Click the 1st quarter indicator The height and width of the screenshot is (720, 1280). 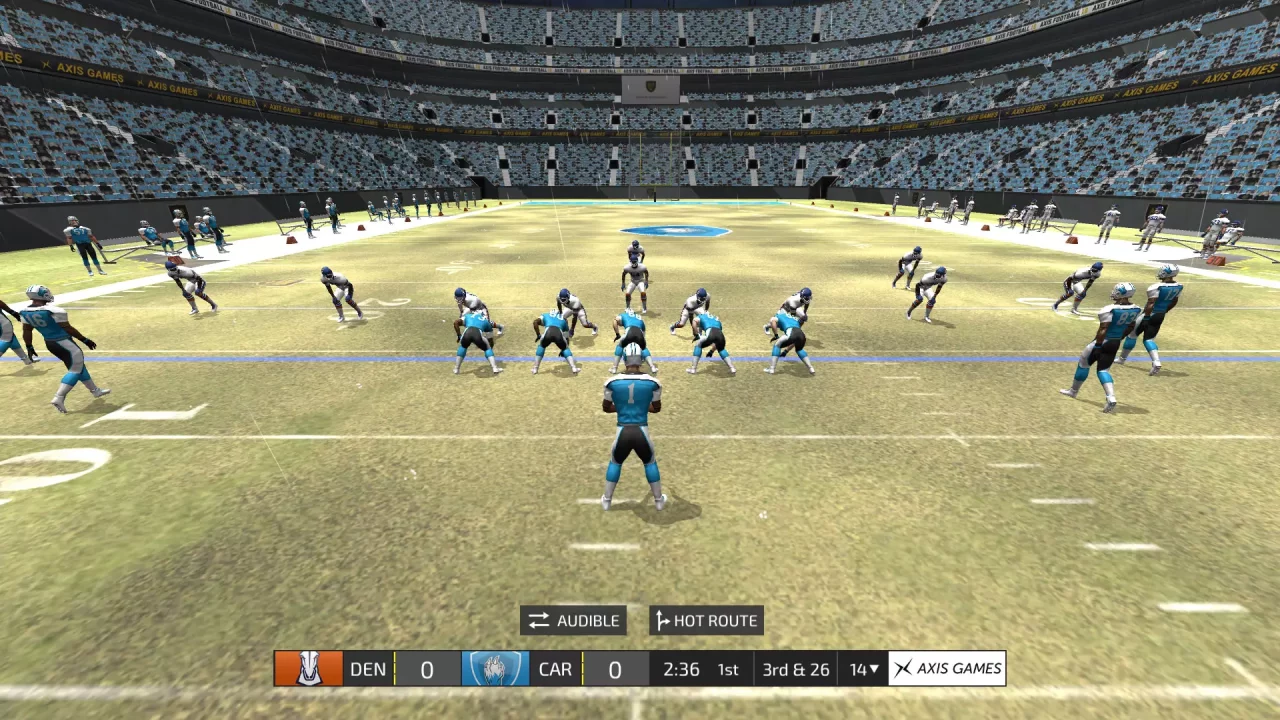coord(728,669)
